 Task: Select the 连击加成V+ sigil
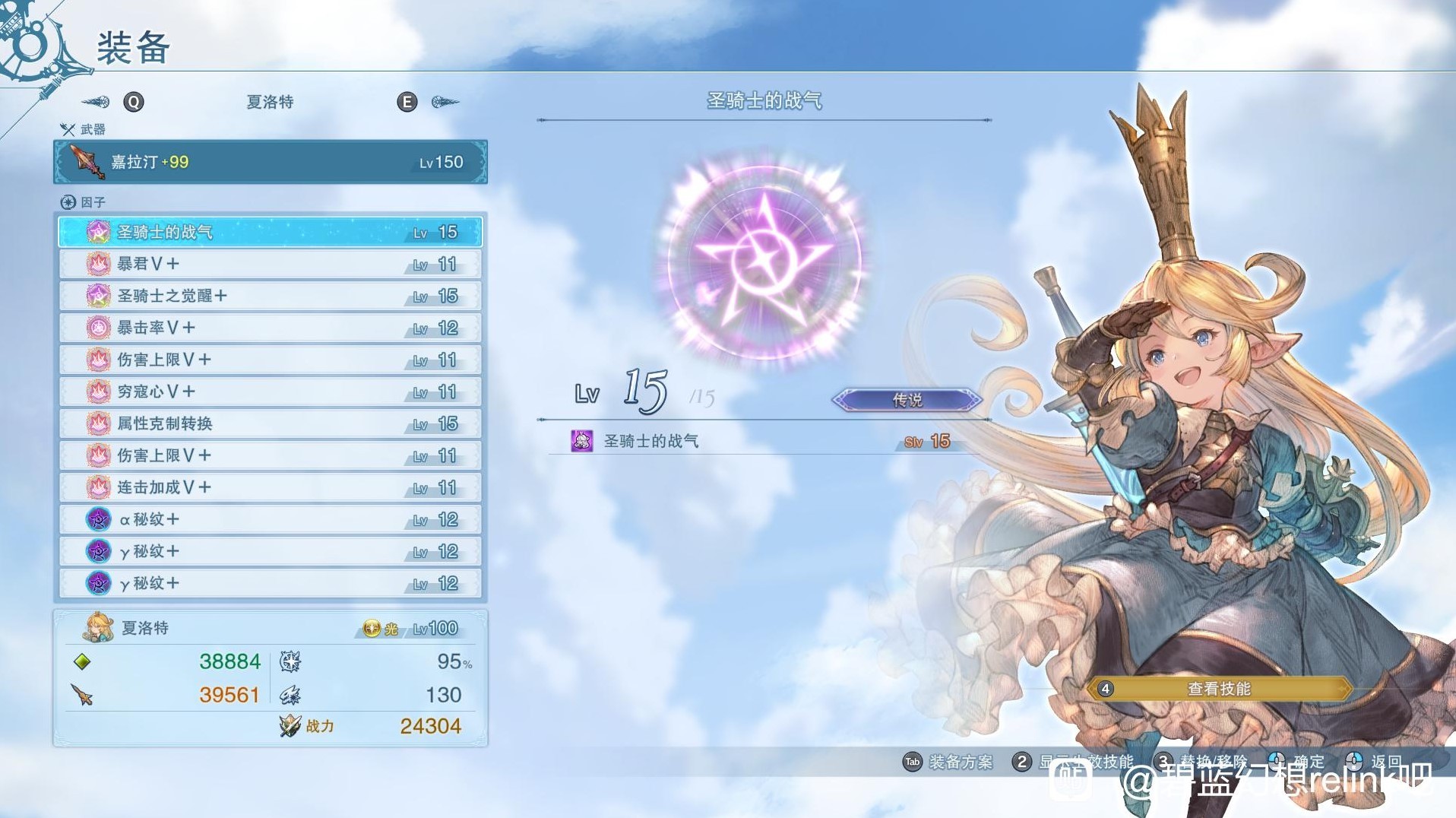[x=270, y=487]
